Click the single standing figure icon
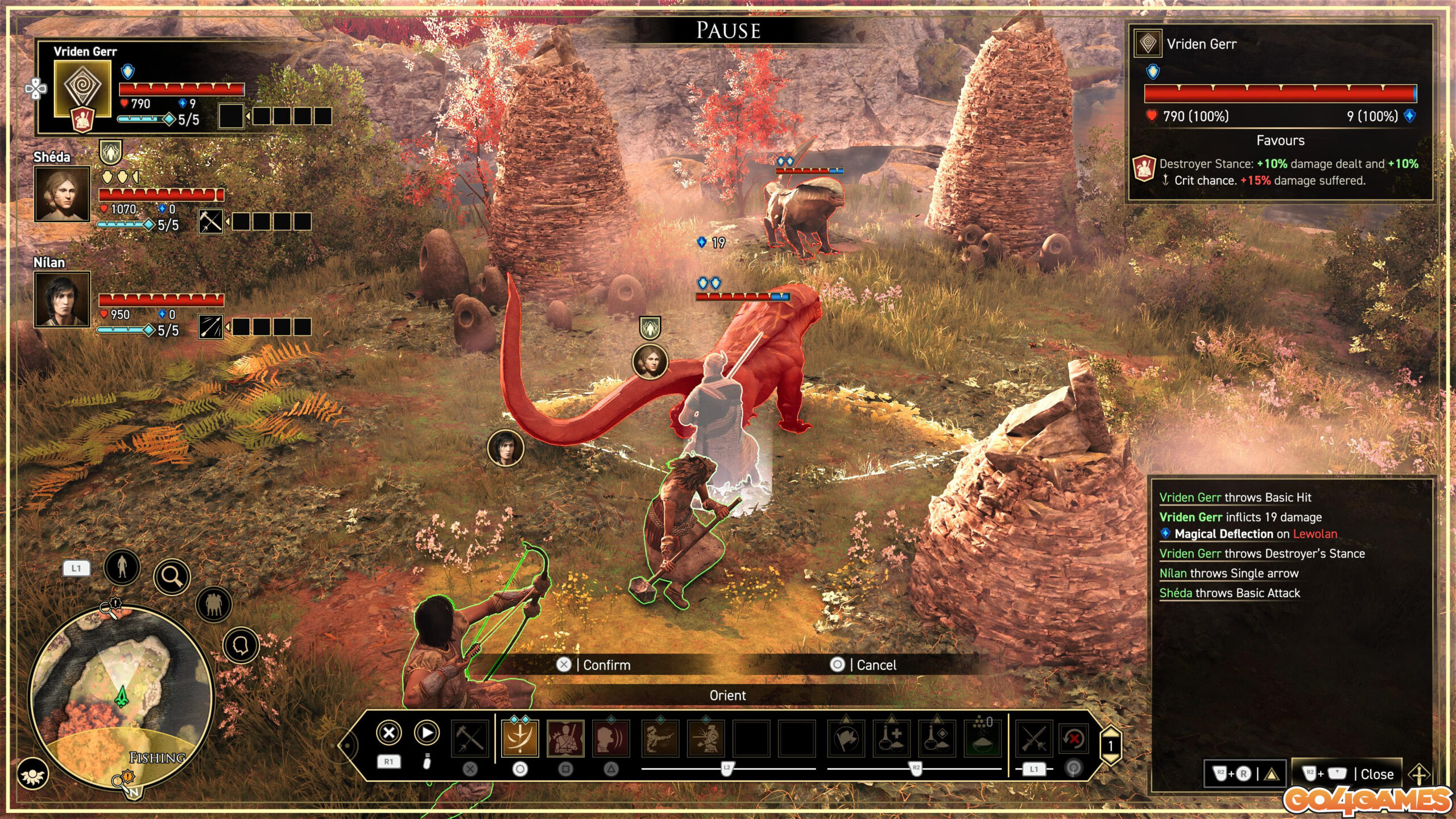This screenshot has height=819, width=1456. point(122,566)
